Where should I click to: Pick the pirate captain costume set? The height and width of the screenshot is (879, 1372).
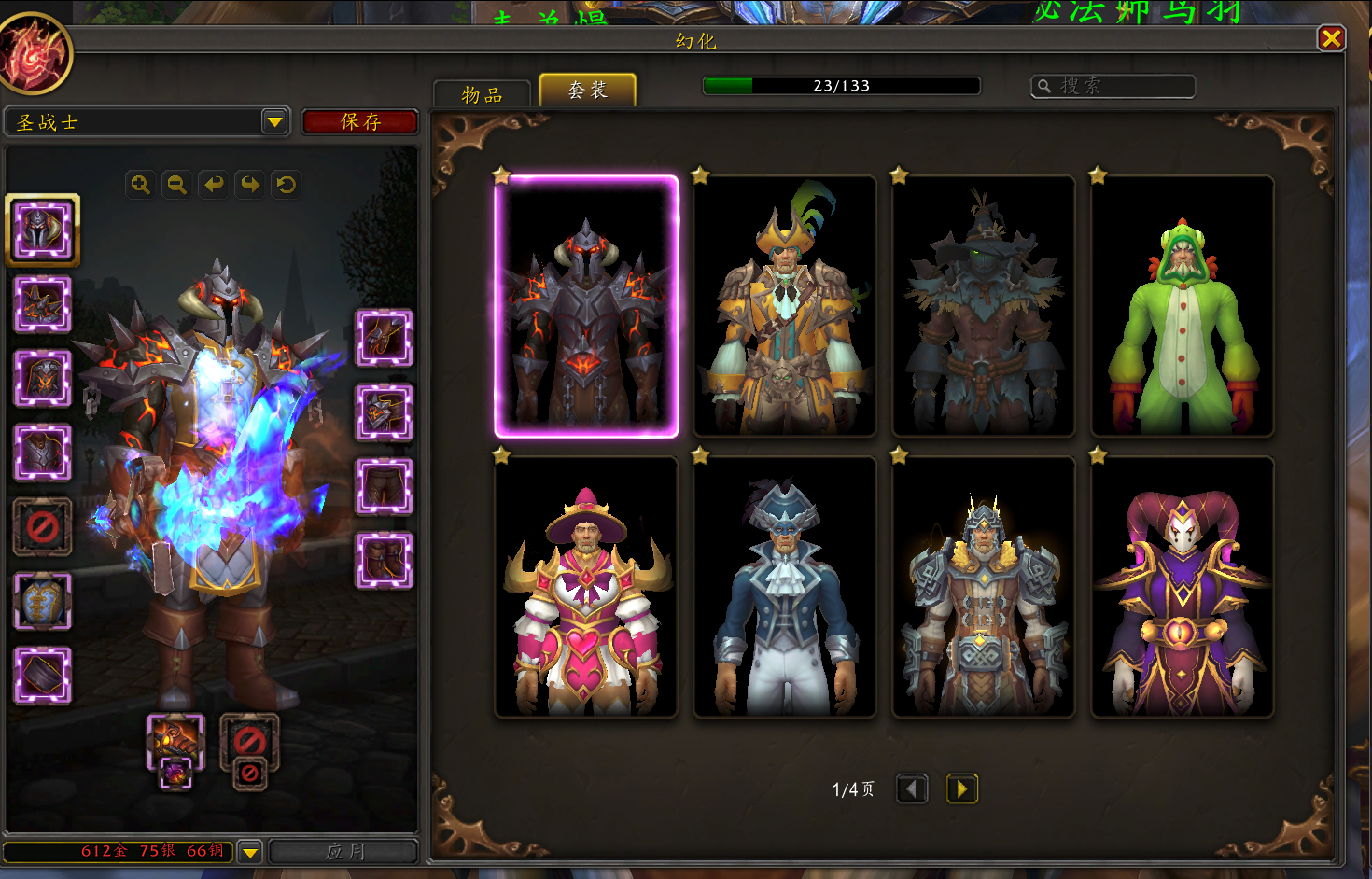(785, 306)
